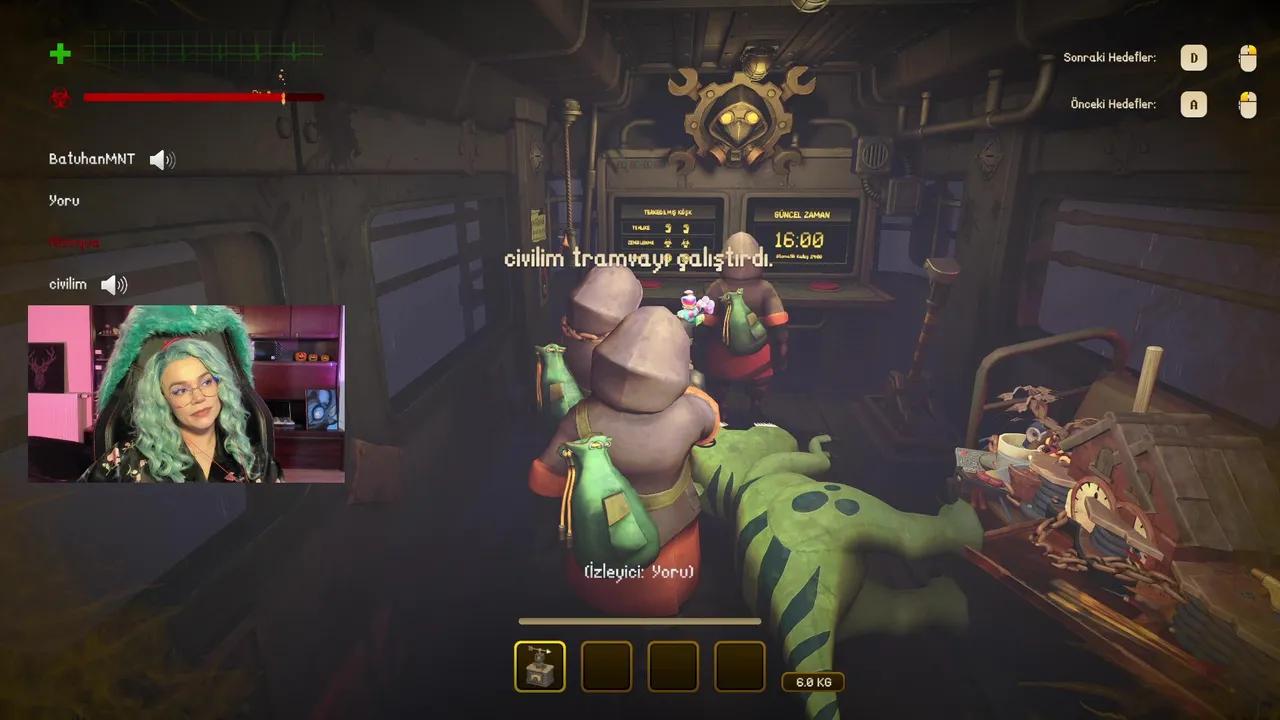Screen dimensions: 1280x720
Task: Click the green health cross icon
Action: tap(60, 55)
